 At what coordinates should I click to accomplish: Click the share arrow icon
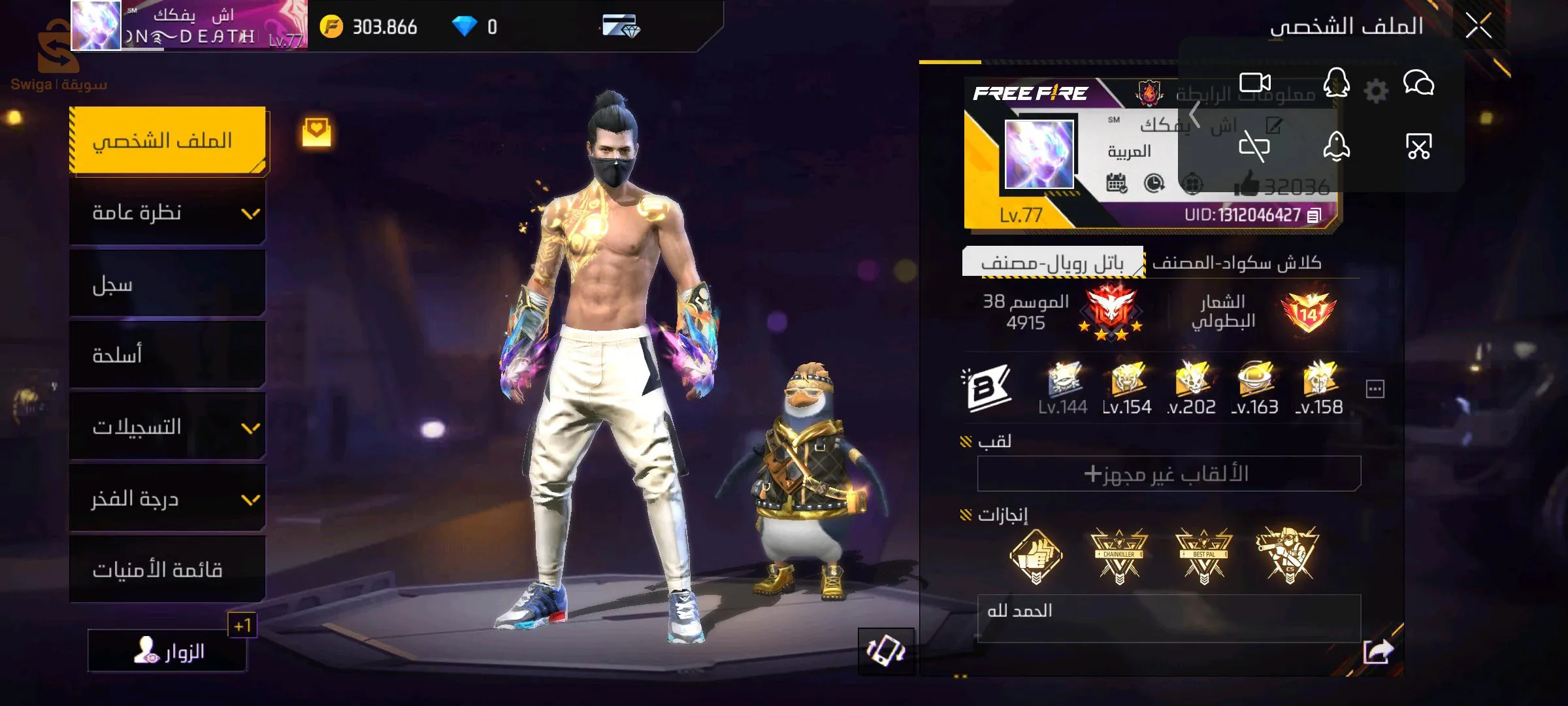click(x=1379, y=651)
